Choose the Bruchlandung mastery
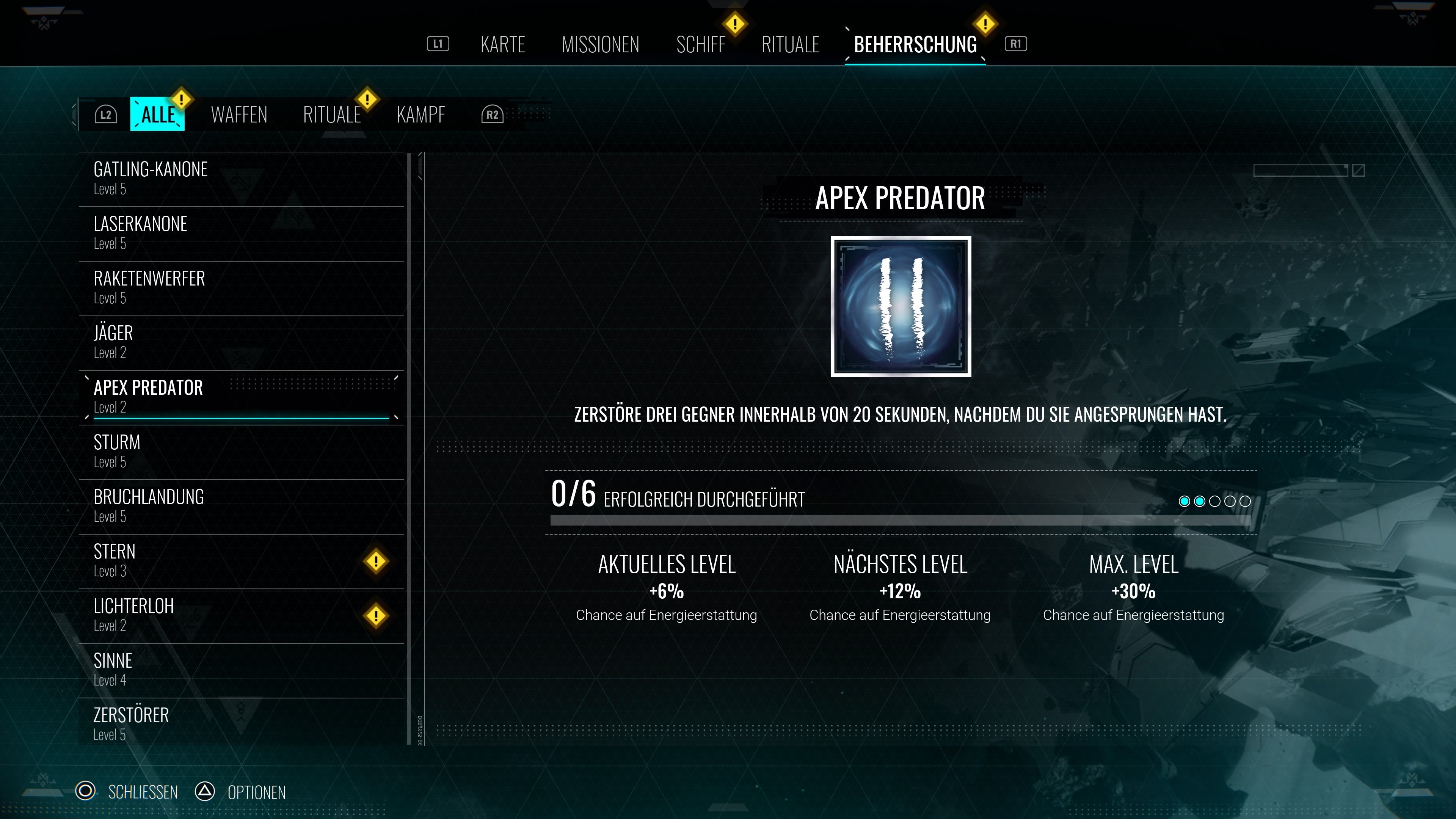The width and height of the screenshot is (1456, 819). tap(242, 506)
